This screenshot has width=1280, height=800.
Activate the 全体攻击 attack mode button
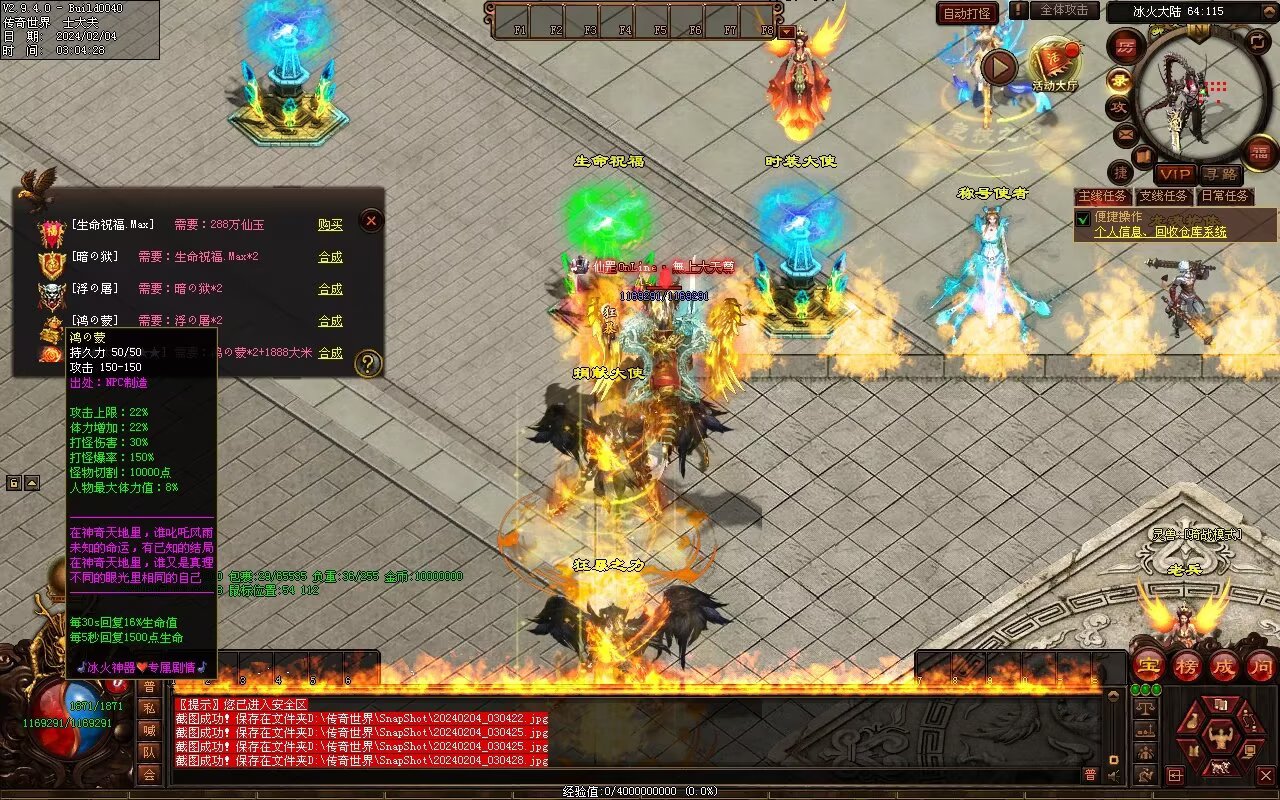coord(1064,10)
